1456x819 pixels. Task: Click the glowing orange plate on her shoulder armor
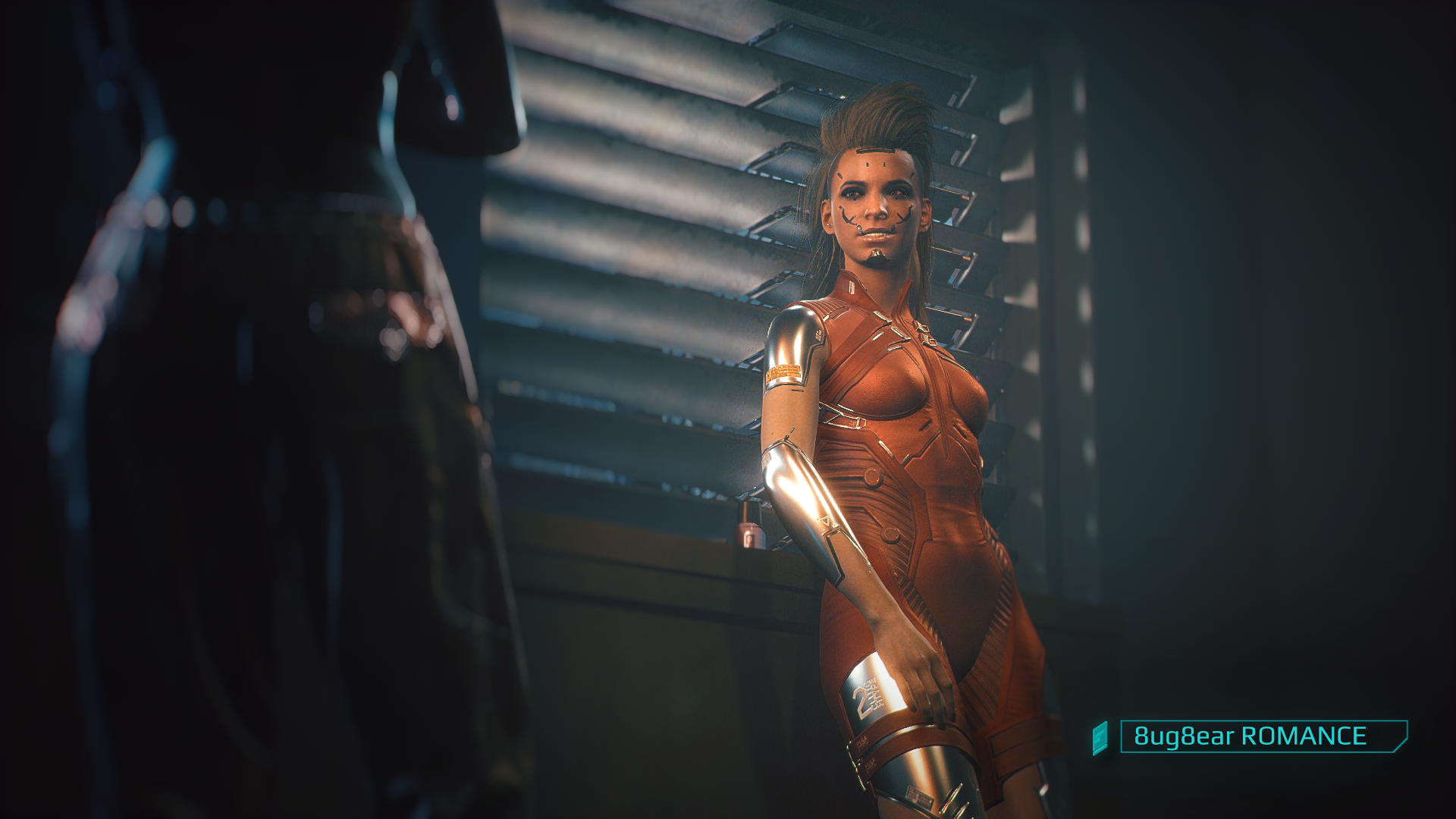(x=783, y=371)
